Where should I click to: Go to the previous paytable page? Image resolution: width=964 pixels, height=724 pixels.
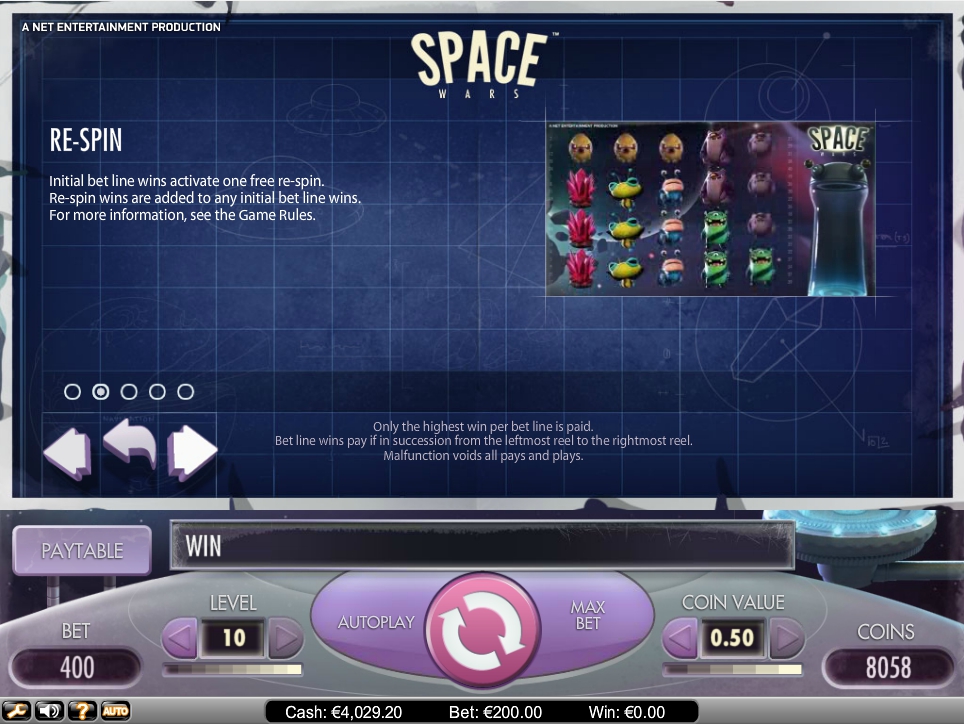point(67,452)
